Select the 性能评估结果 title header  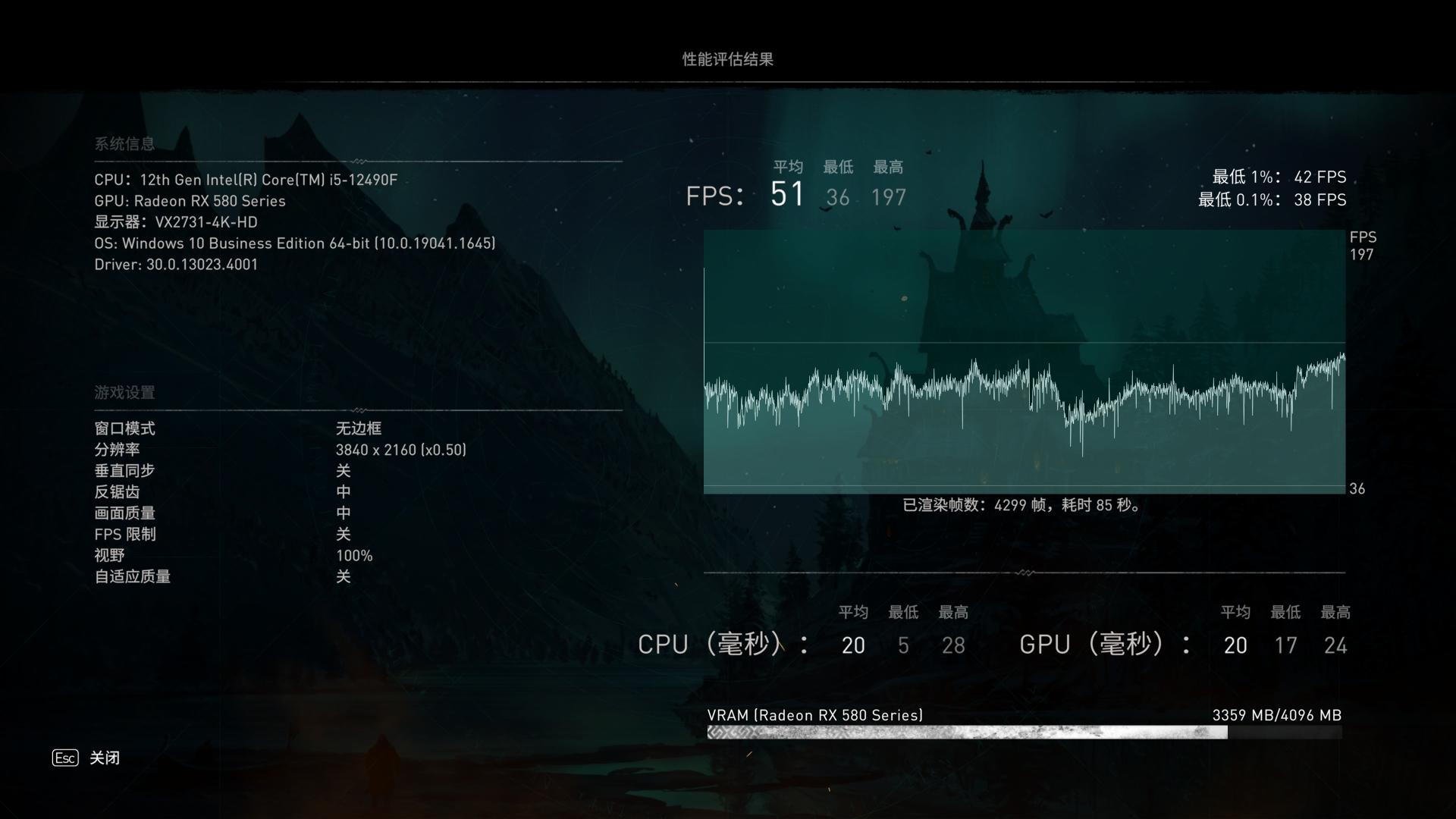[728, 59]
